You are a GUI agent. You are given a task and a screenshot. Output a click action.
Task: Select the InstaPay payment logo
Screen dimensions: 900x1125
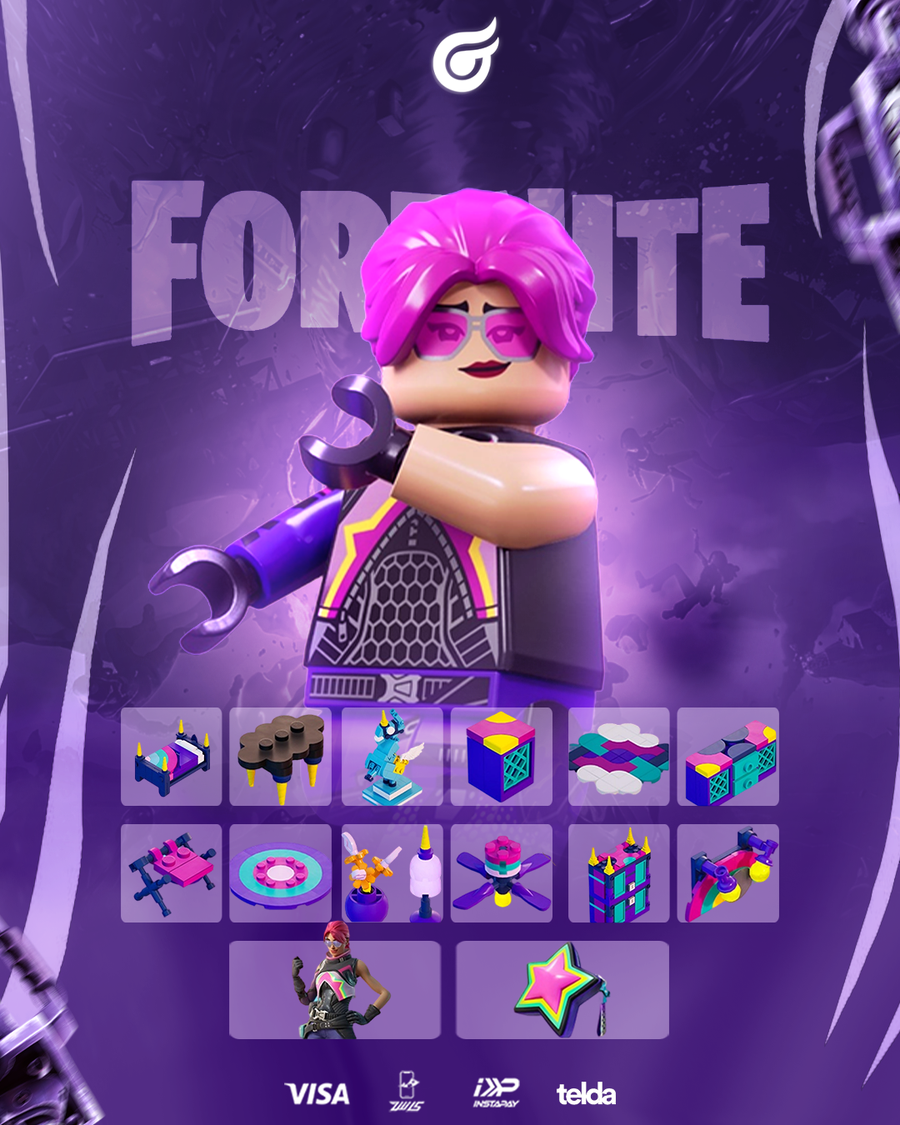494,1092
